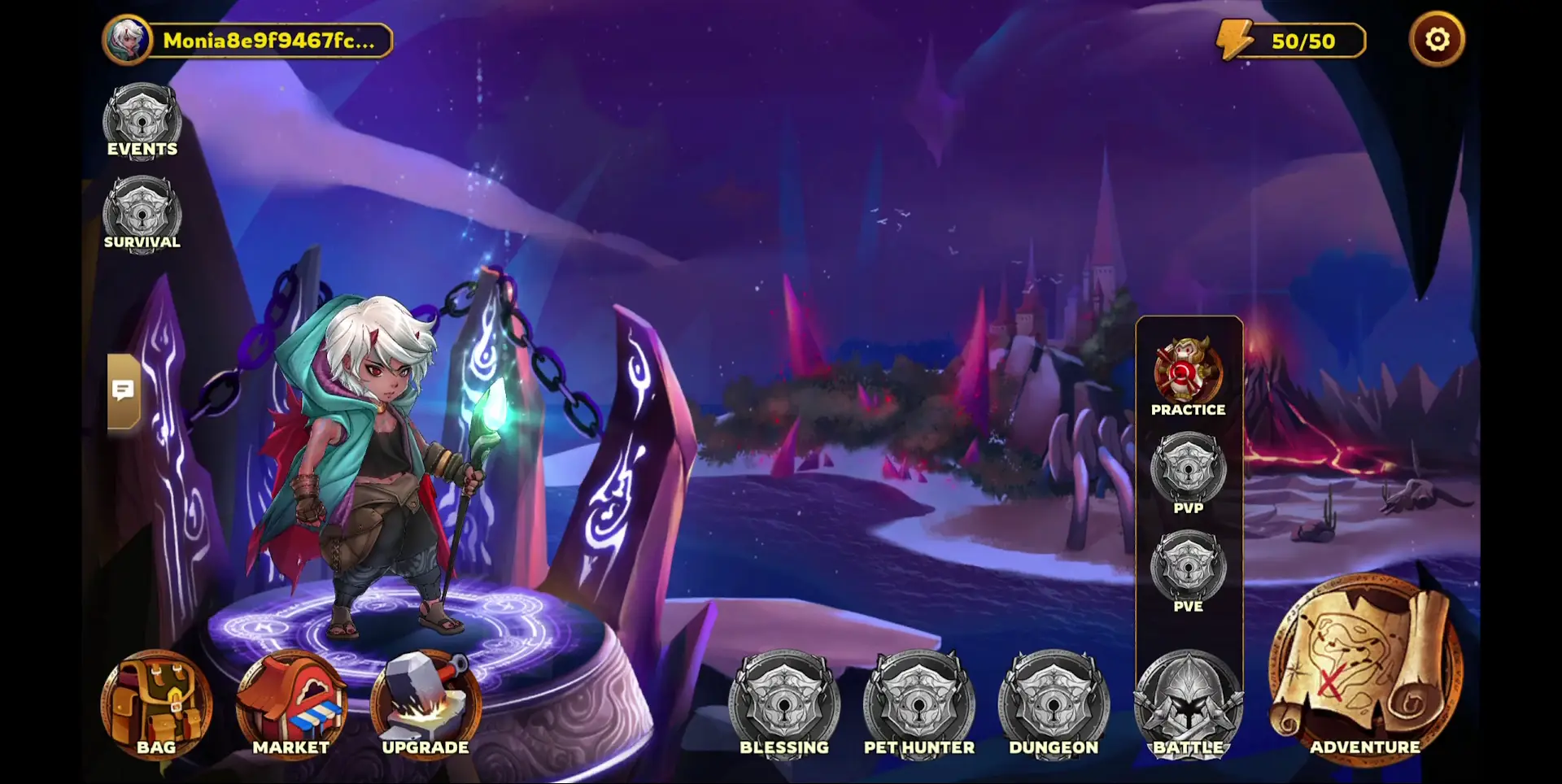Open the Events panel
The width and height of the screenshot is (1562, 784).
pos(141,119)
